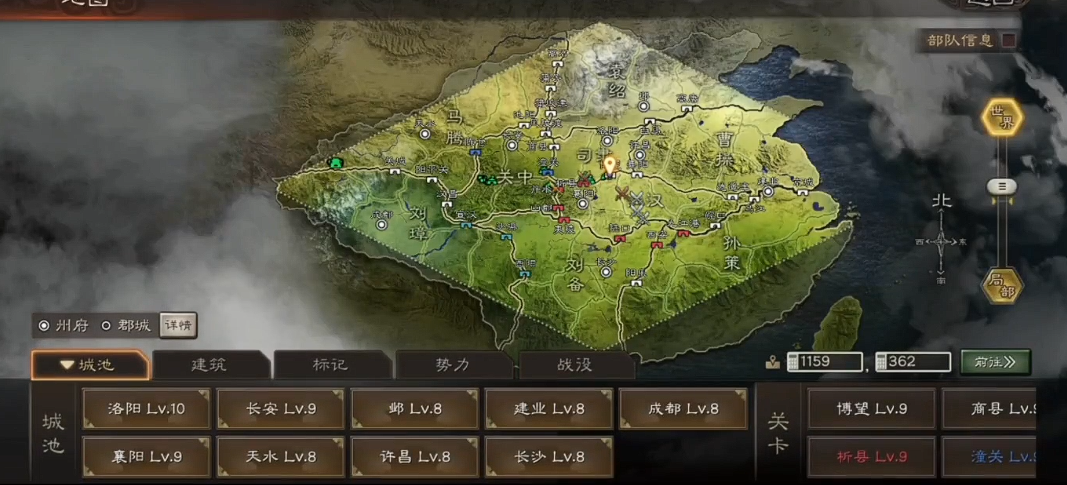The image size is (1067, 485).
Task: Select the 天水 Lv.8 city button
Action: (x=281, y=457)
